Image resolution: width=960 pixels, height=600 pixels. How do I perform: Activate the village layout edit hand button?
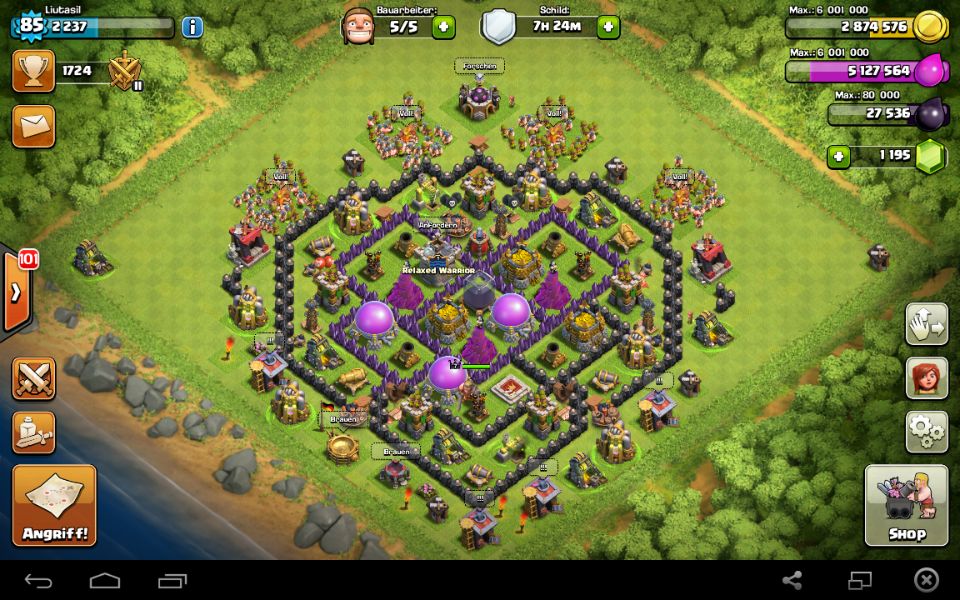click(926, 324)
